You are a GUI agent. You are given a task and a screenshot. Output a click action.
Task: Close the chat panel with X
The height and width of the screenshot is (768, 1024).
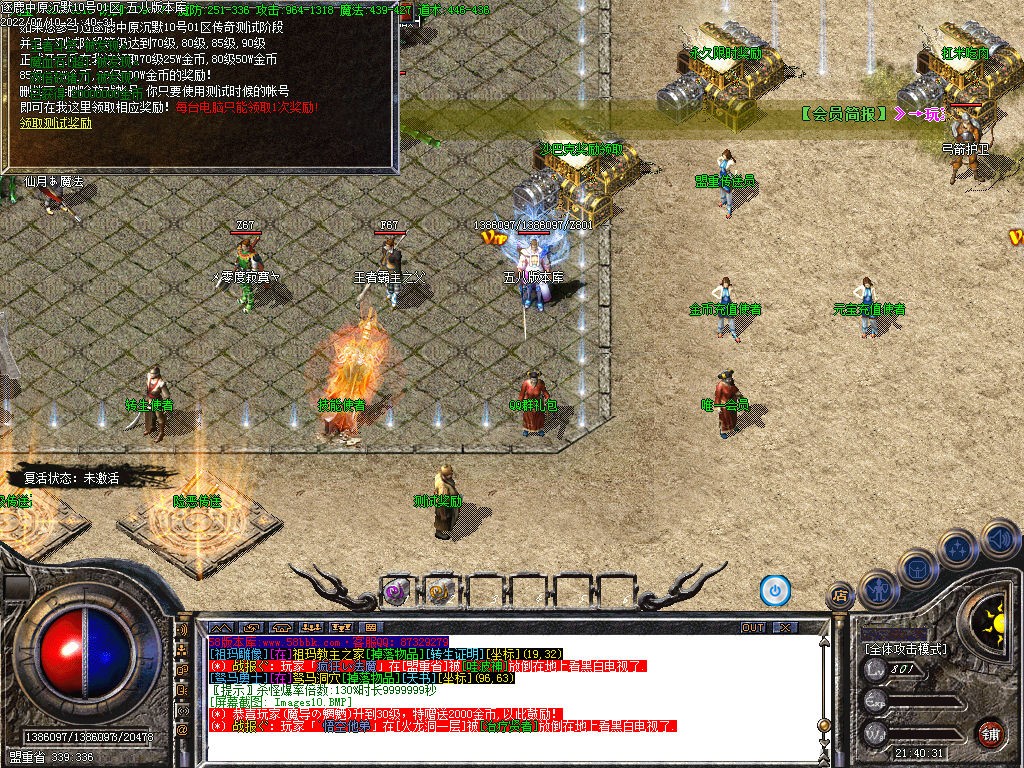[785, 627]
